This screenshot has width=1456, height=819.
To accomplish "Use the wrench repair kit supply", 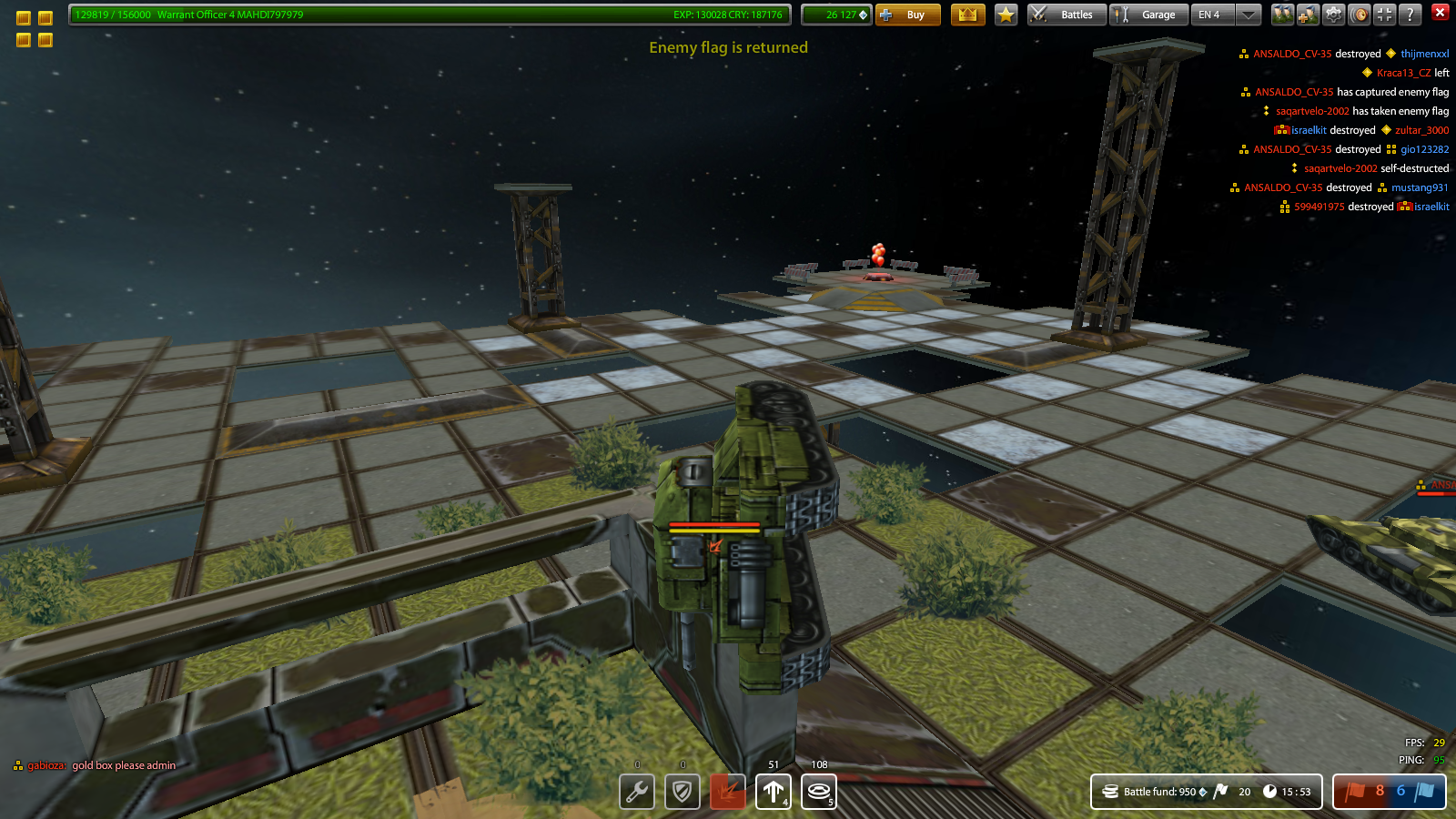I will tap(637, 792).
